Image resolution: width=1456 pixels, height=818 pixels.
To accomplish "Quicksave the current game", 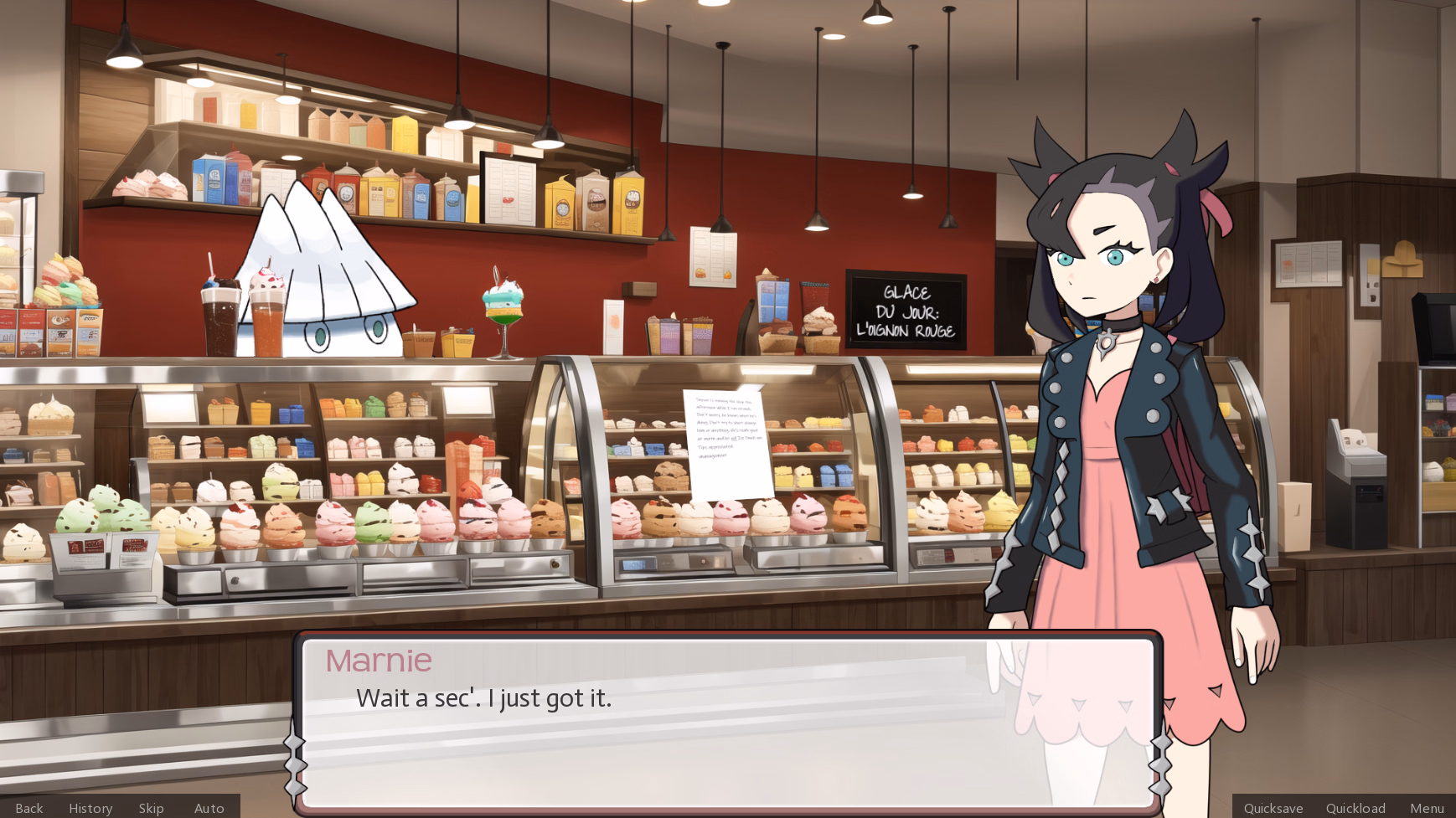I will pyautogui.click(x=1273, y=808).
